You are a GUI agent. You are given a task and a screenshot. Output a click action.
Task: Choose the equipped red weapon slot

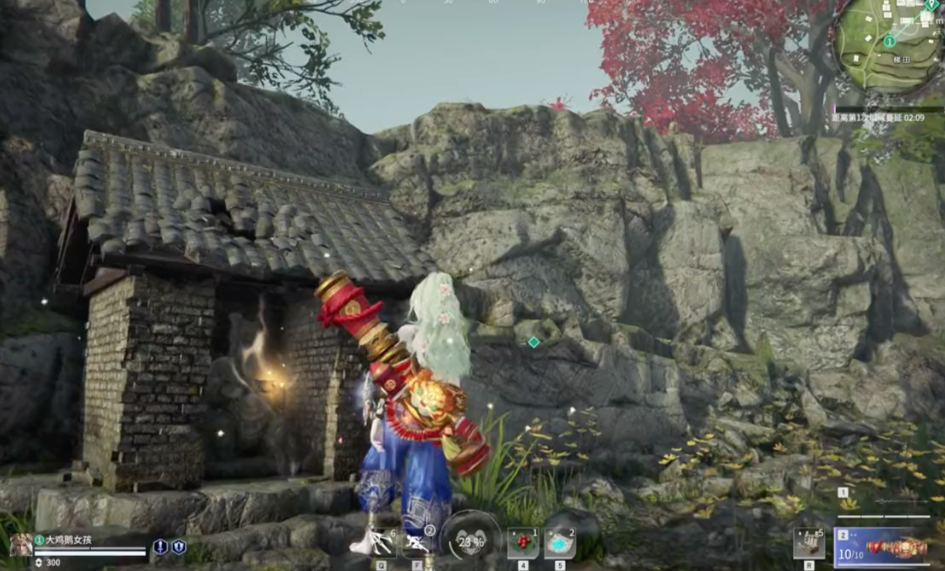pyautogui.click(x=886, y=546)
